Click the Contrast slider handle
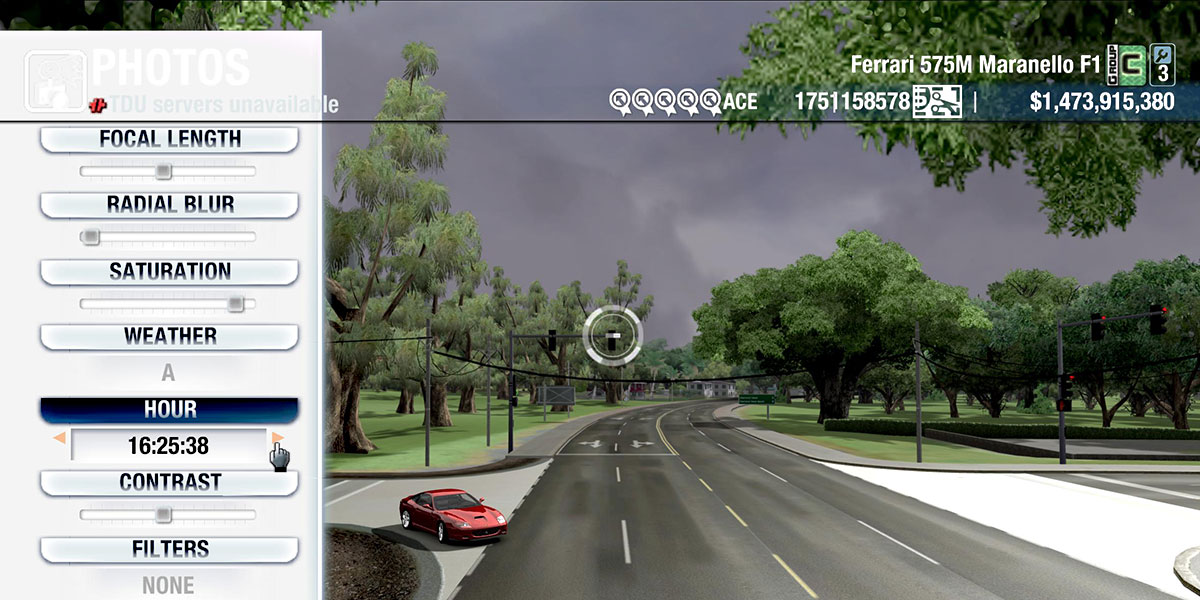 163,514
